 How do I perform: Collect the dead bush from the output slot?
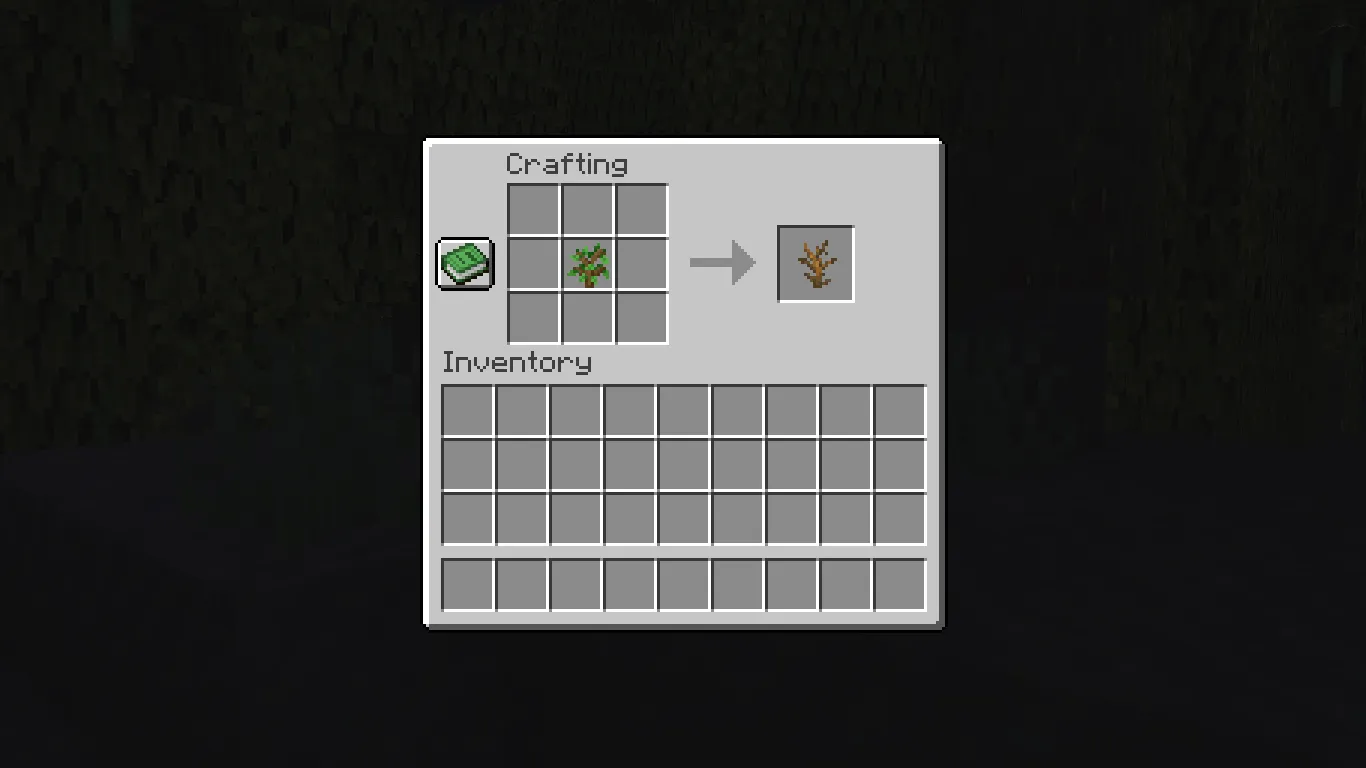coord(815,263)
